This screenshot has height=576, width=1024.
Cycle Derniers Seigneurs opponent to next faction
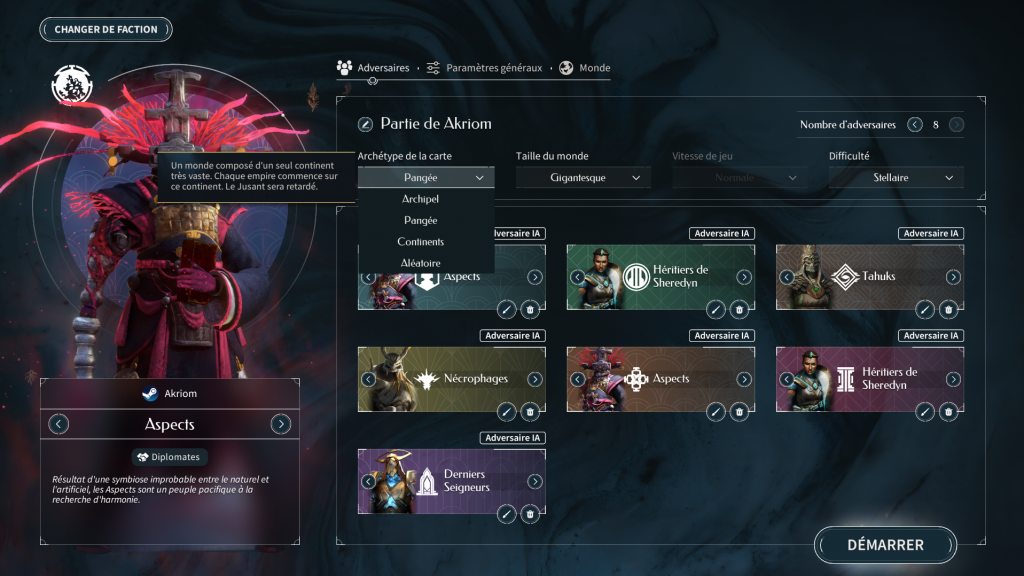point(535,481)
